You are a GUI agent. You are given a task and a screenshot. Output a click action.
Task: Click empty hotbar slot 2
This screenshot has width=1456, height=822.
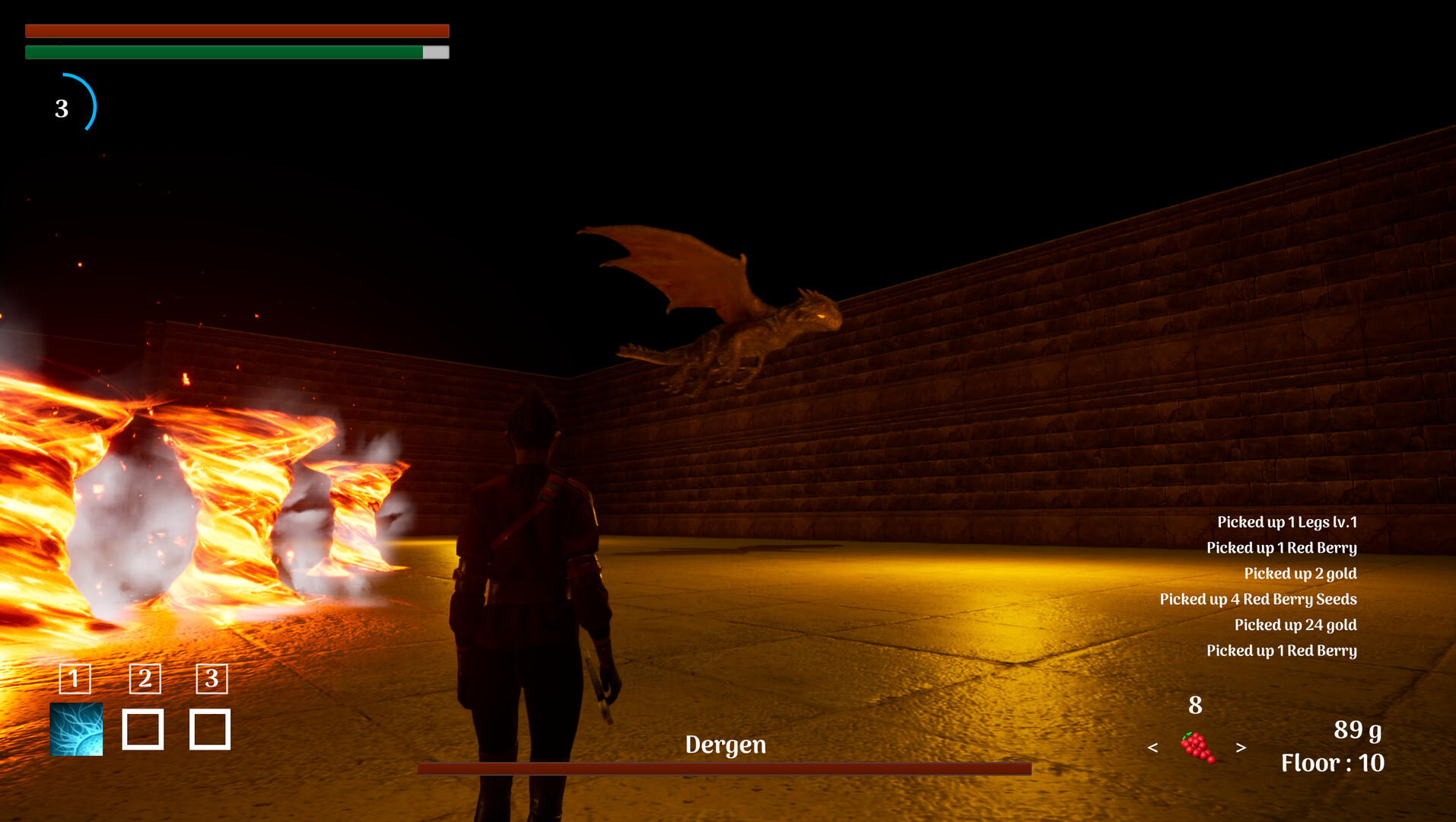point(145,731)
